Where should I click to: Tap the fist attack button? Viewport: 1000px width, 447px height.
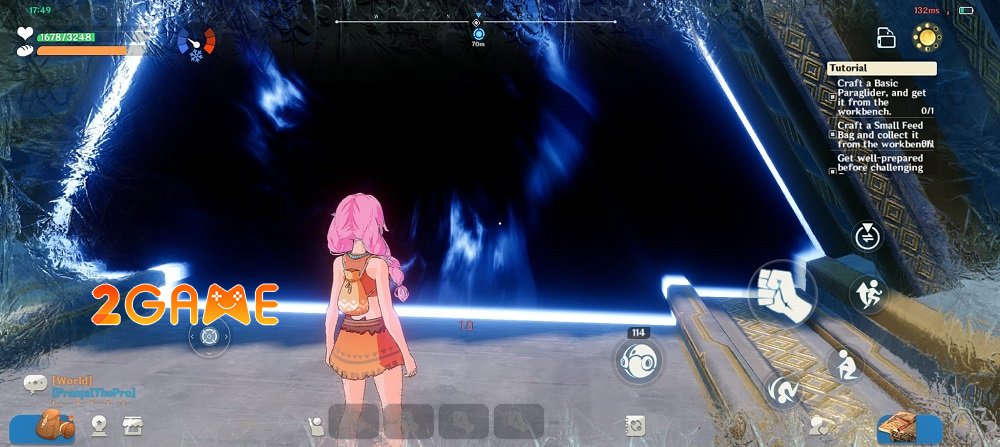pyautogui.click(x=782, y=292)
